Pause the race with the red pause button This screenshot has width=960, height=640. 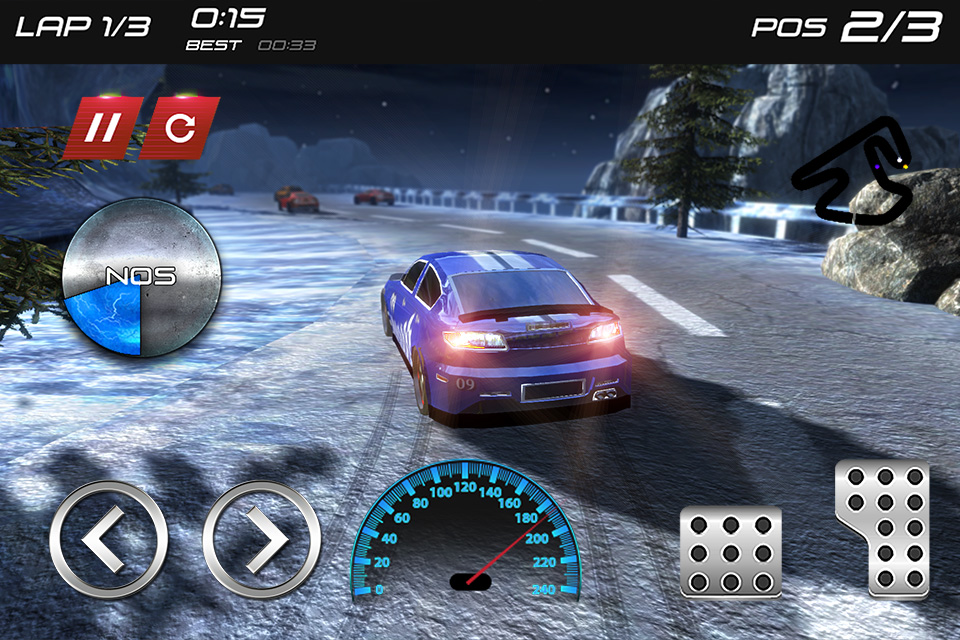pyautogui.click(x=100, y=129)
